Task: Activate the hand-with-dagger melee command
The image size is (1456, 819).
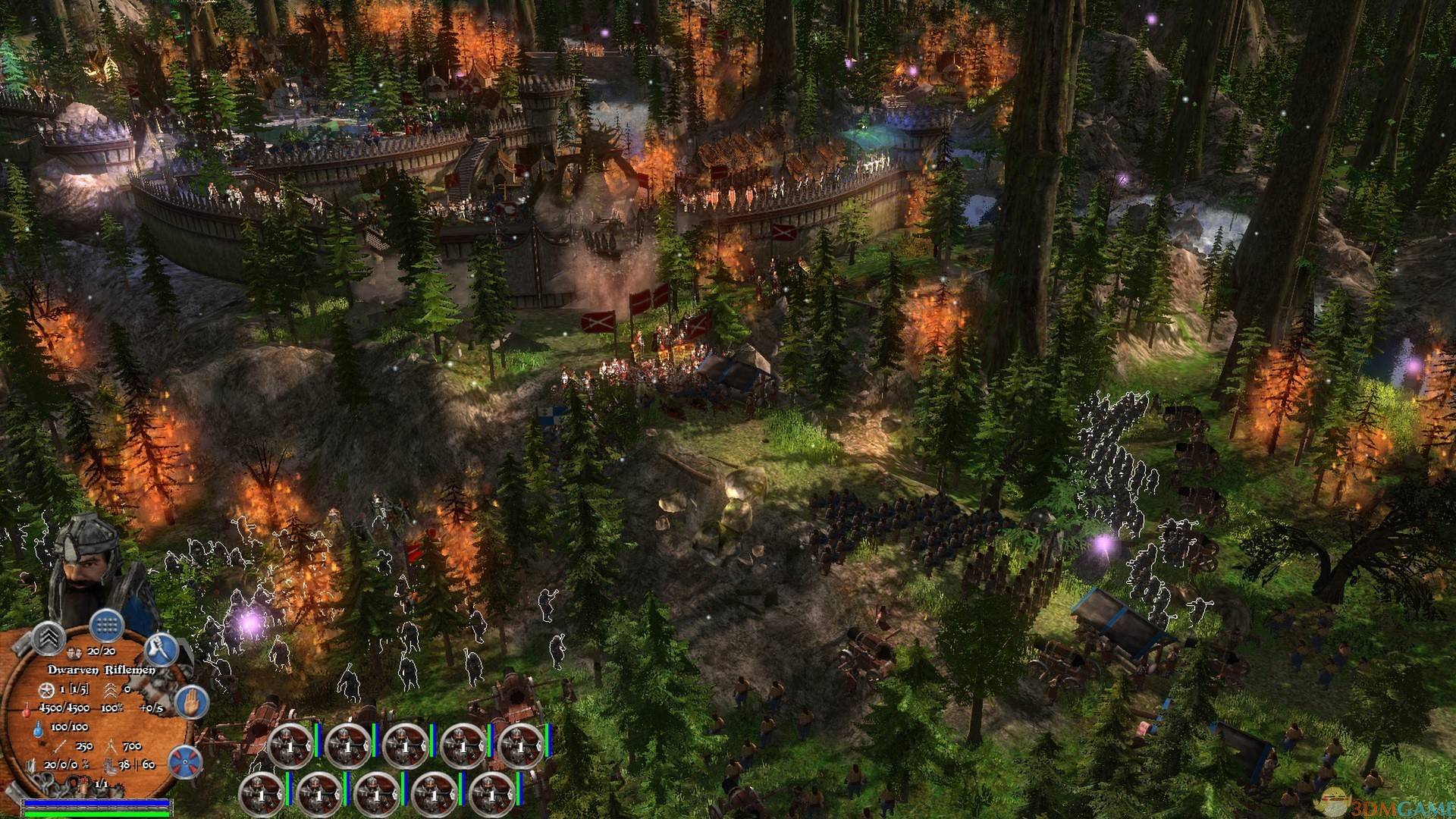Action: click(x=161, y=651)
